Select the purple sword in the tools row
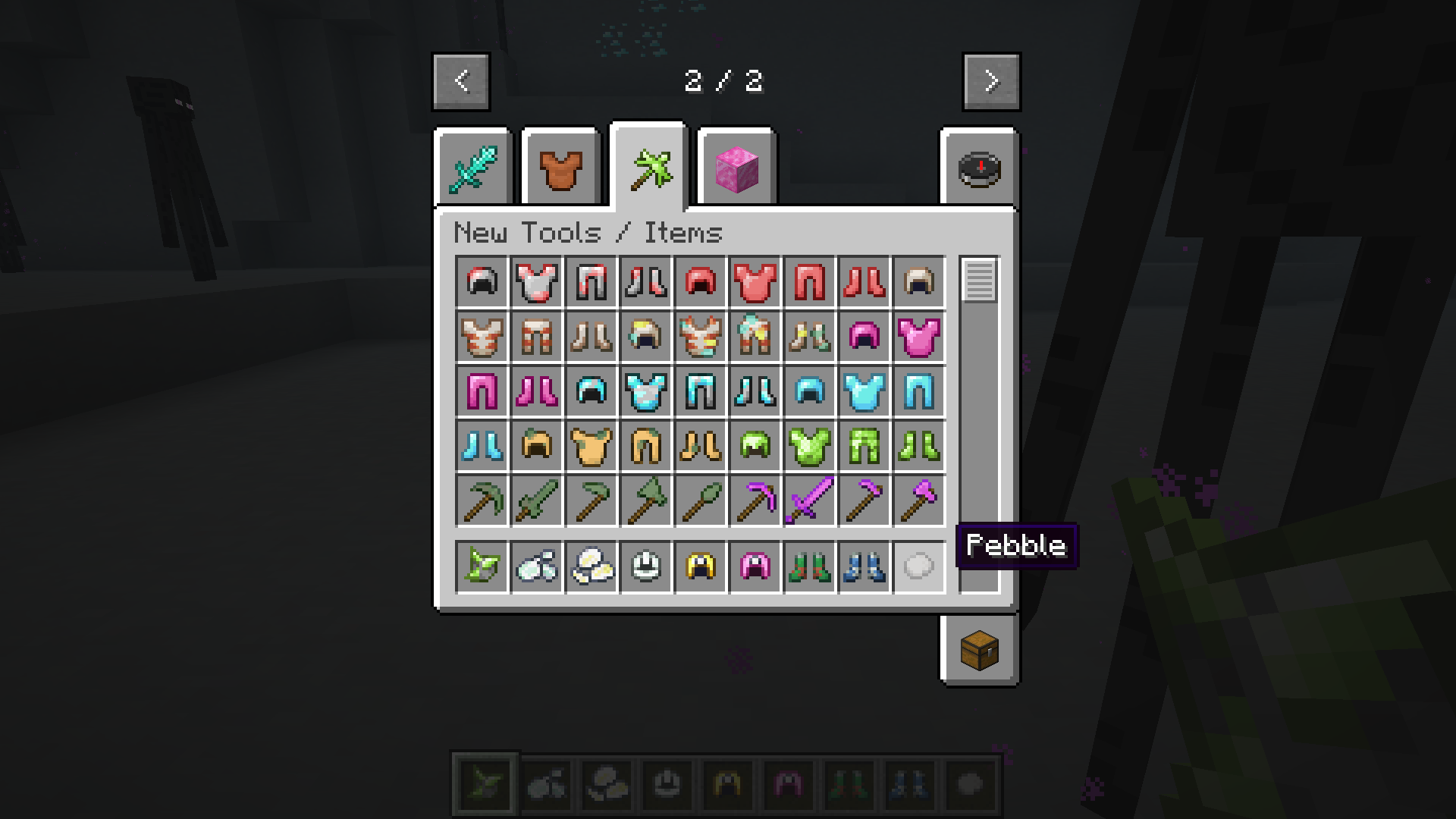1456x819 pixels. (x=811, y=501)
